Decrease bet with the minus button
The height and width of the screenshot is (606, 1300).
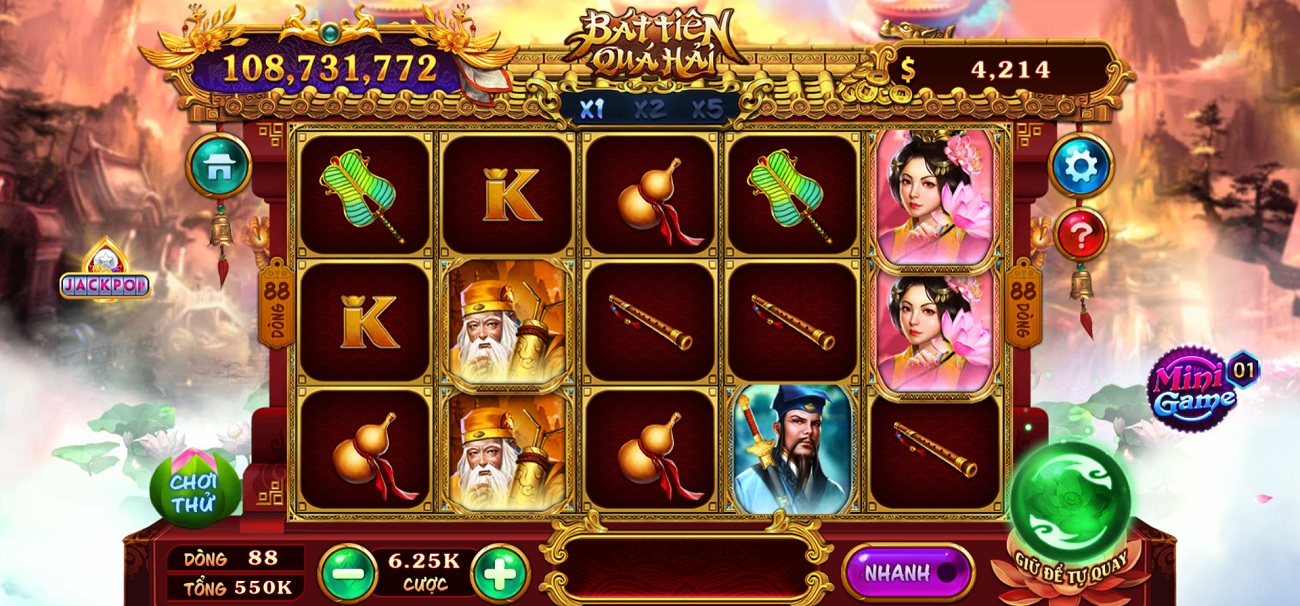[x=348, y=573]
